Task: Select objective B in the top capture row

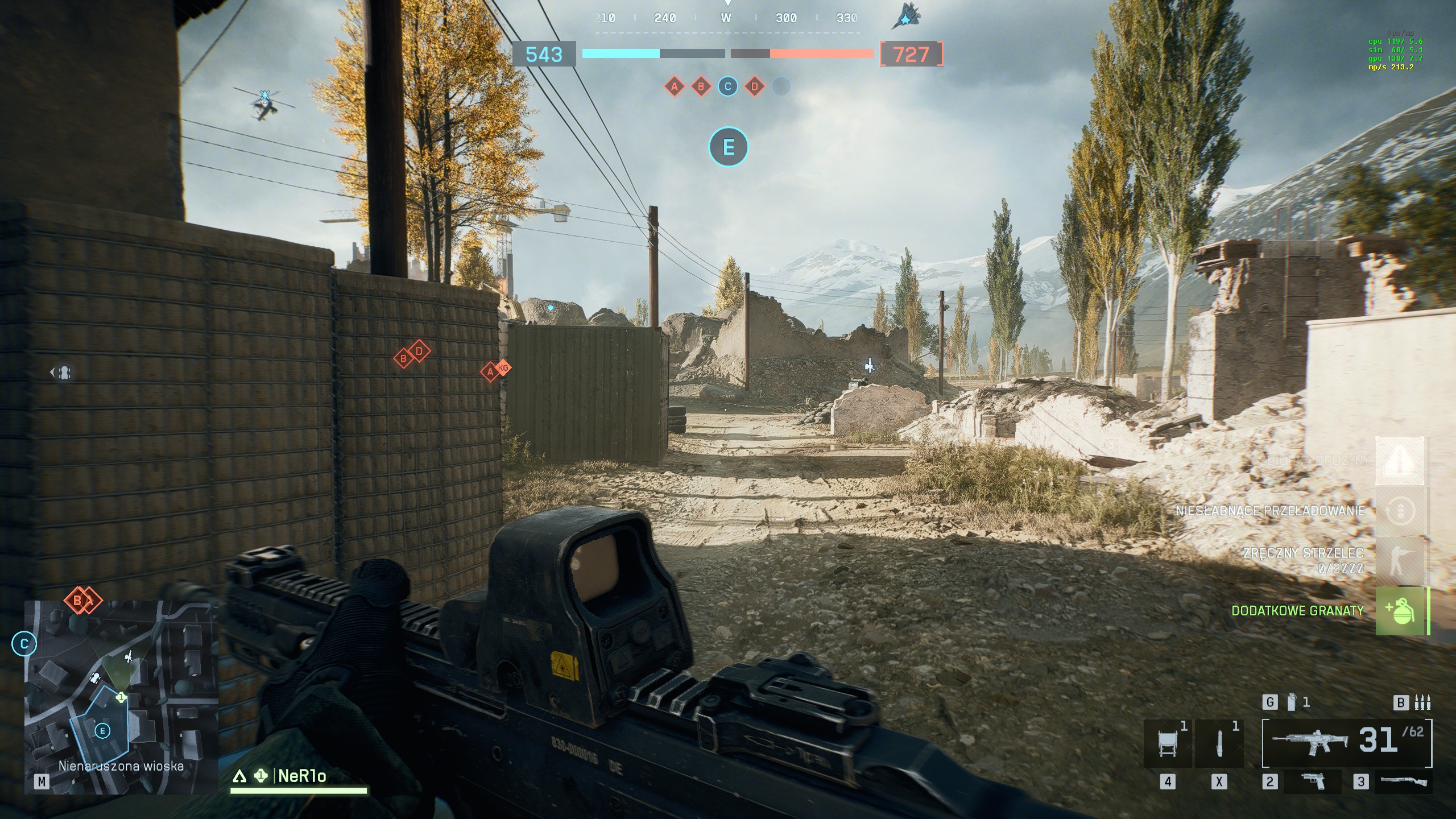Action: [x=701, y=87]
